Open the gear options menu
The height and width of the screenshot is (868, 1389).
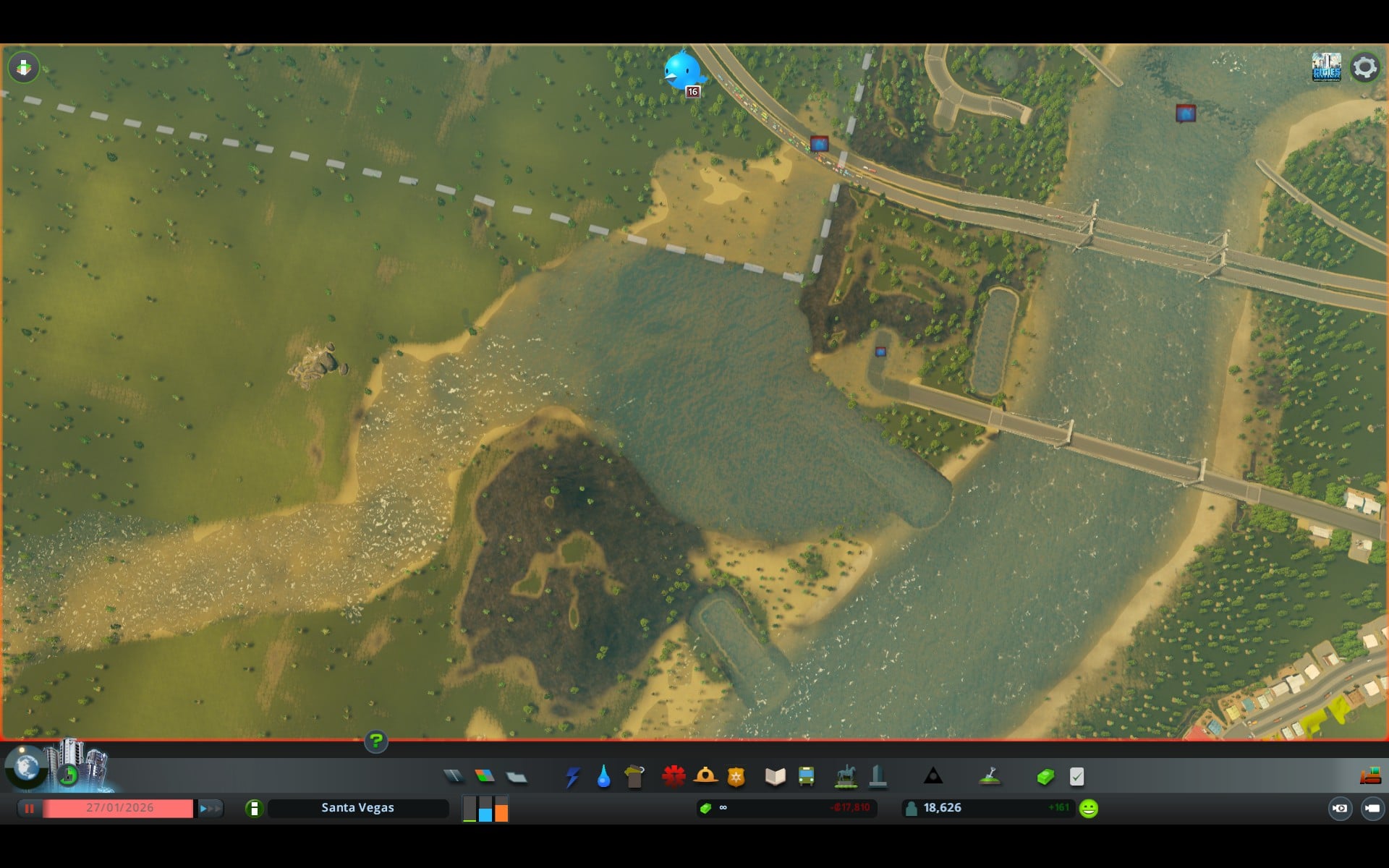1364,67
